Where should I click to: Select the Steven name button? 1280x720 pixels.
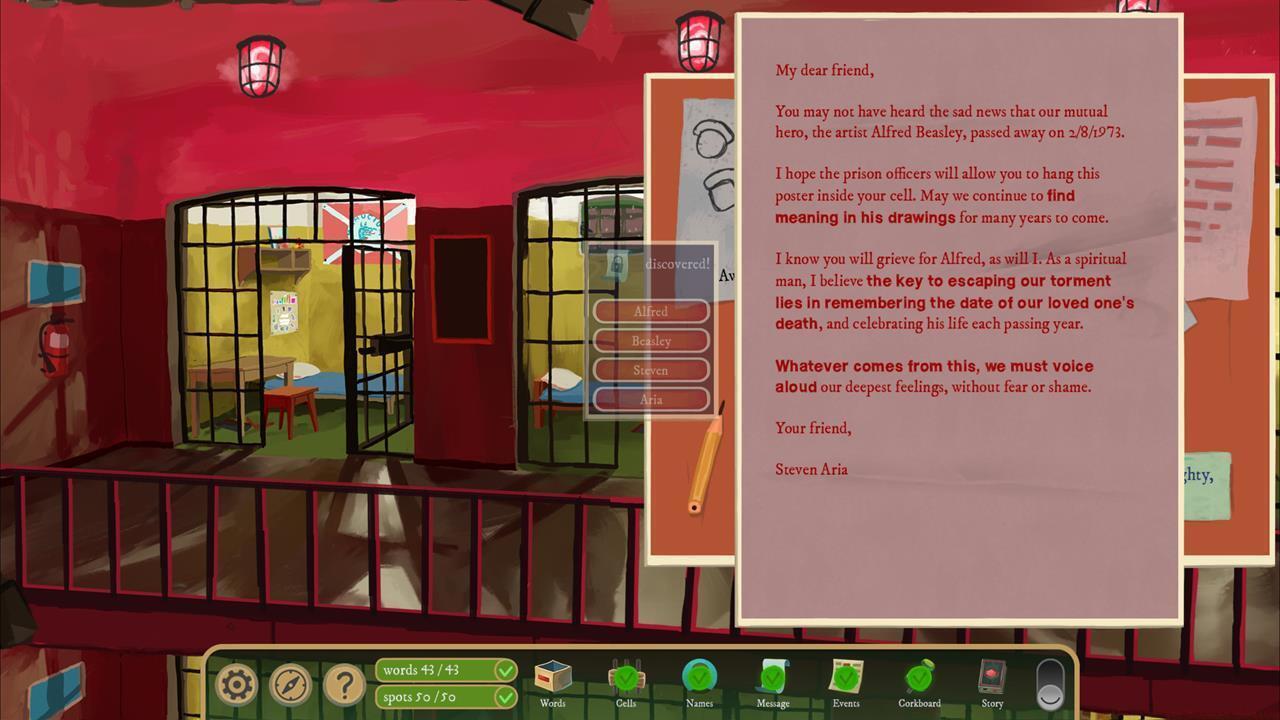click(x=650, y=369)
